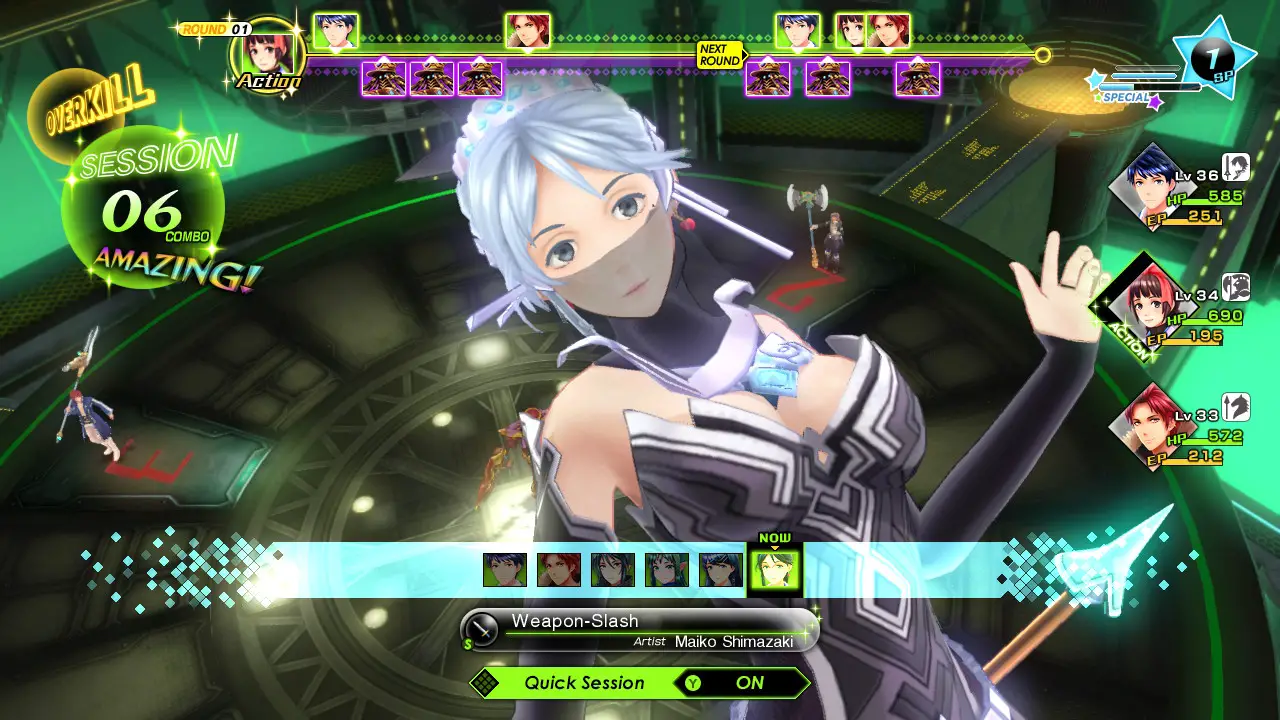Viewport: 1280px width, 720px height.
Task: Click the circular Action turn portrait
Action: tap(267, 52)
